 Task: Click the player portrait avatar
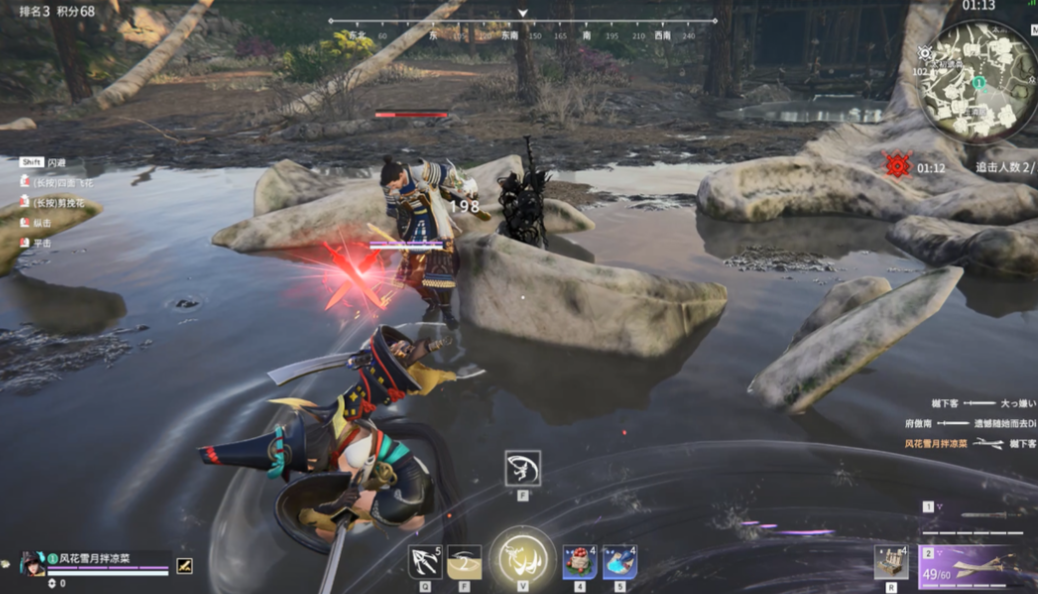pos(32,563)
